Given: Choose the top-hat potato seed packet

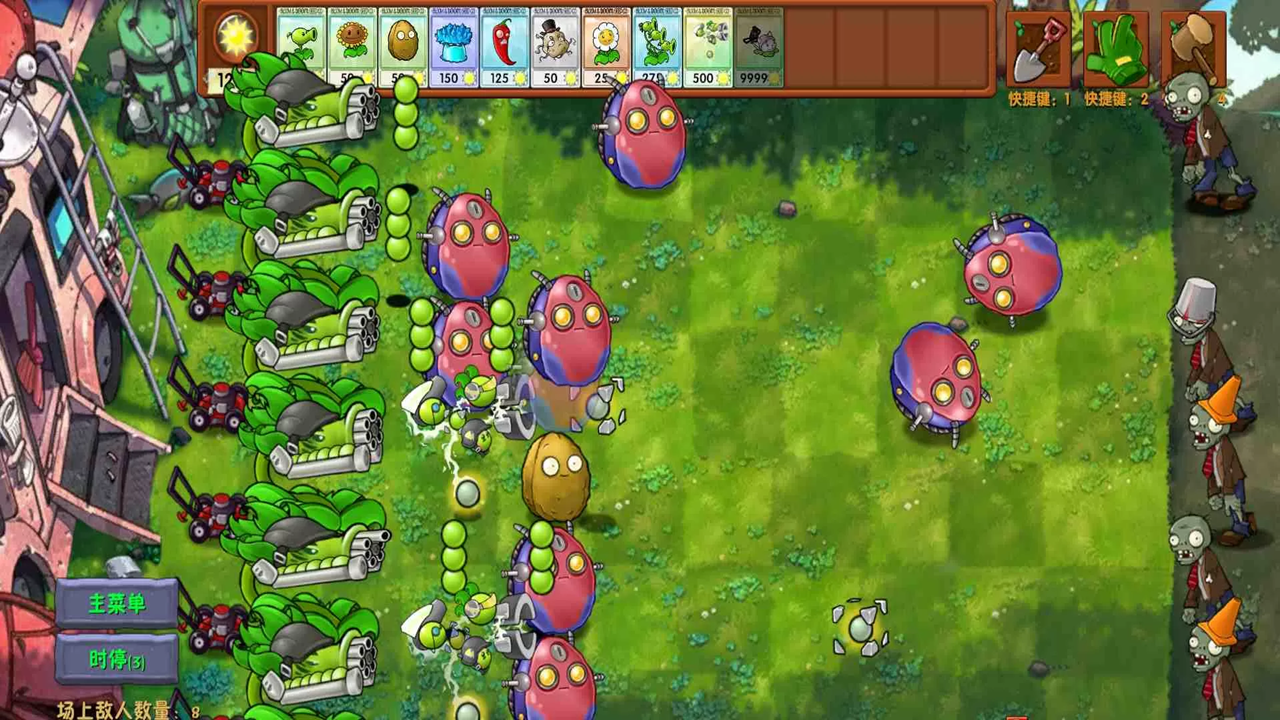Looking at the screenshot, I should [556, 45].
